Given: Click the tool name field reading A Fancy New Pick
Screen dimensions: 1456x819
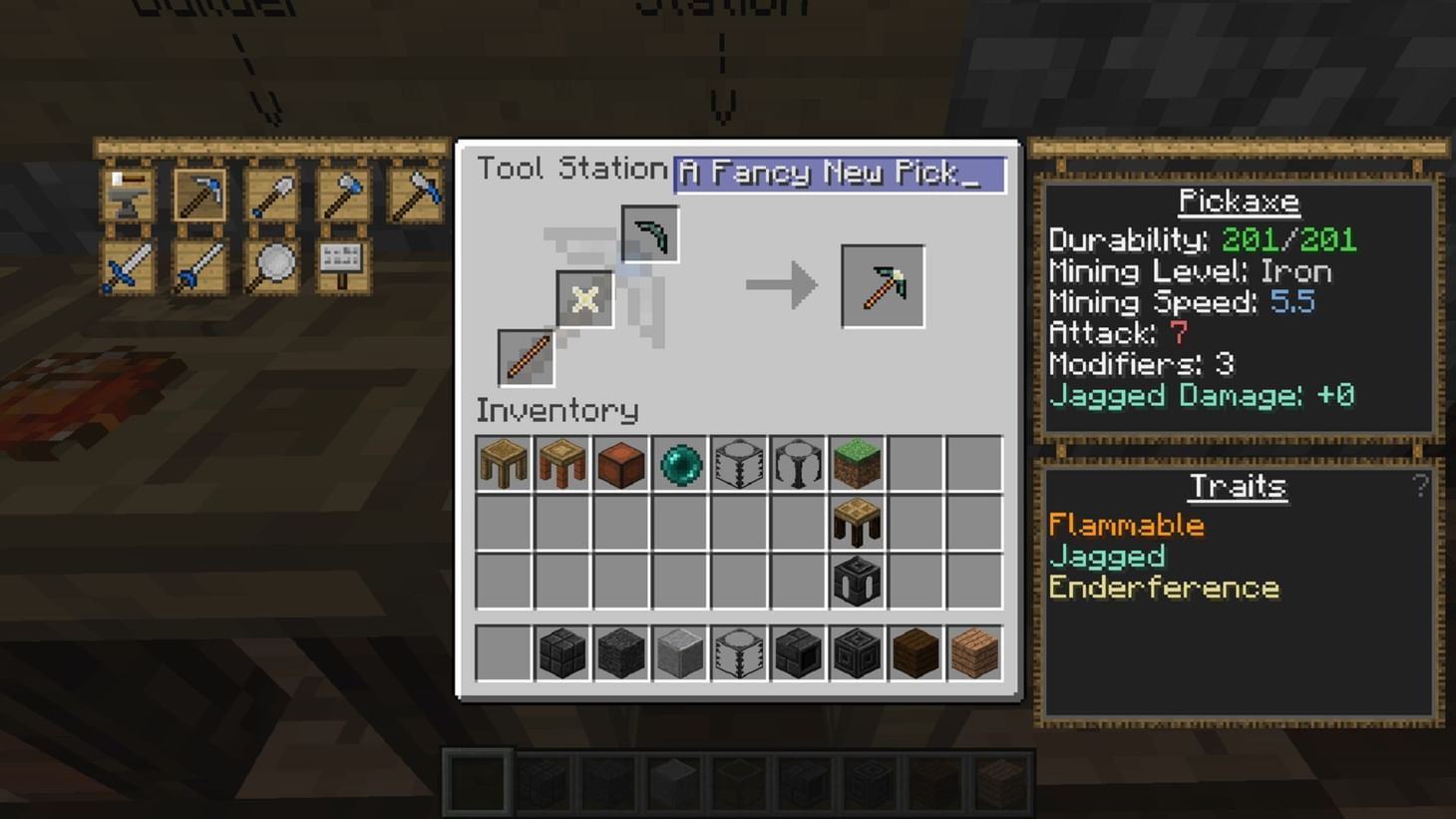Looking at the screenshot, I should pos(839,174).
